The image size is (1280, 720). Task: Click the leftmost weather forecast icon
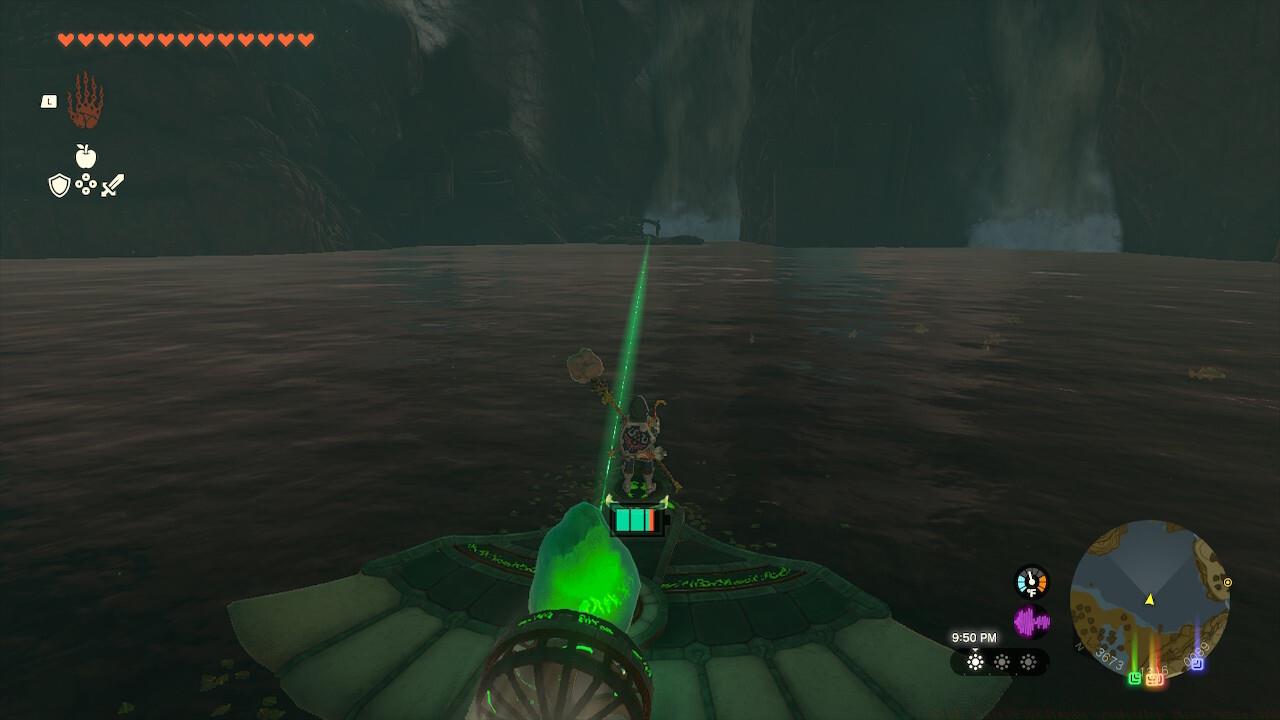975,661
